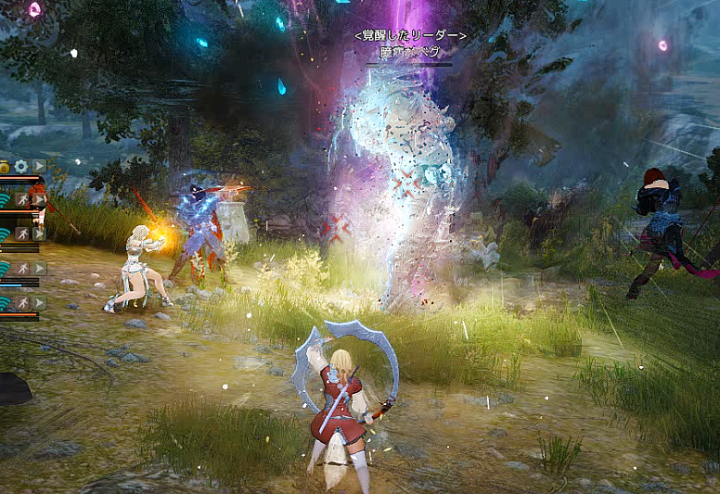Open the party gear settings icon
The image size is (720, 494).
pyautogui.click(x=20, y=166)
